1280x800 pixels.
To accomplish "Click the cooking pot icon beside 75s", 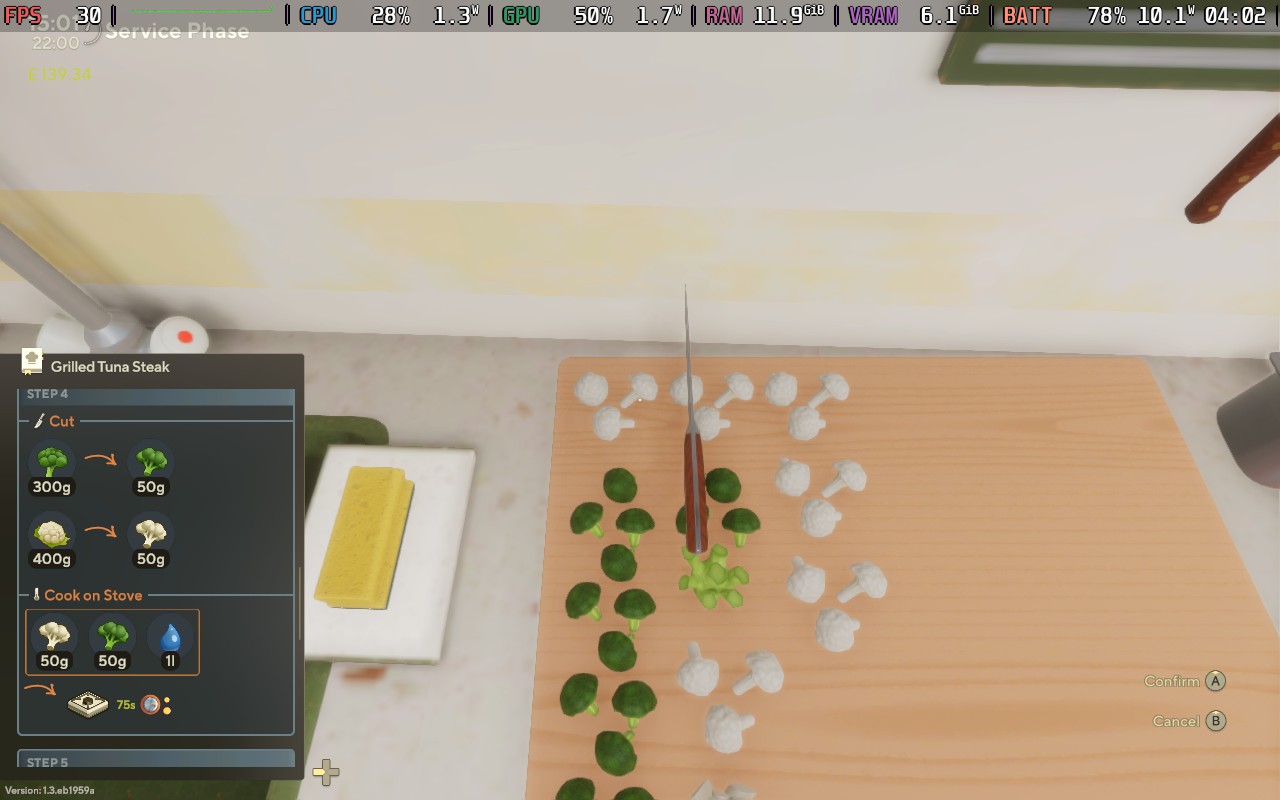I will [88, 702].
